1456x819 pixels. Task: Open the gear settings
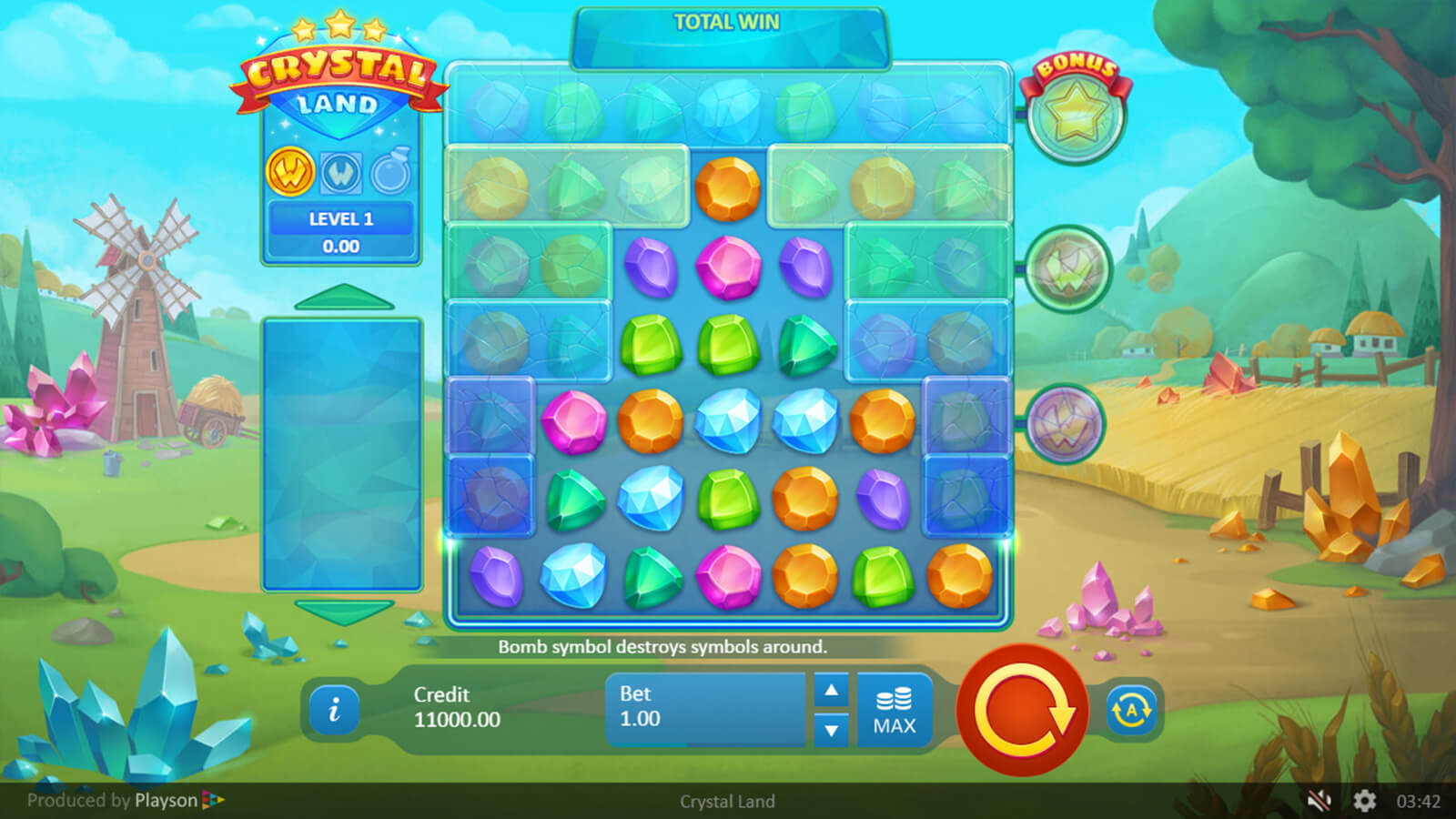[x=1364, y=801]
